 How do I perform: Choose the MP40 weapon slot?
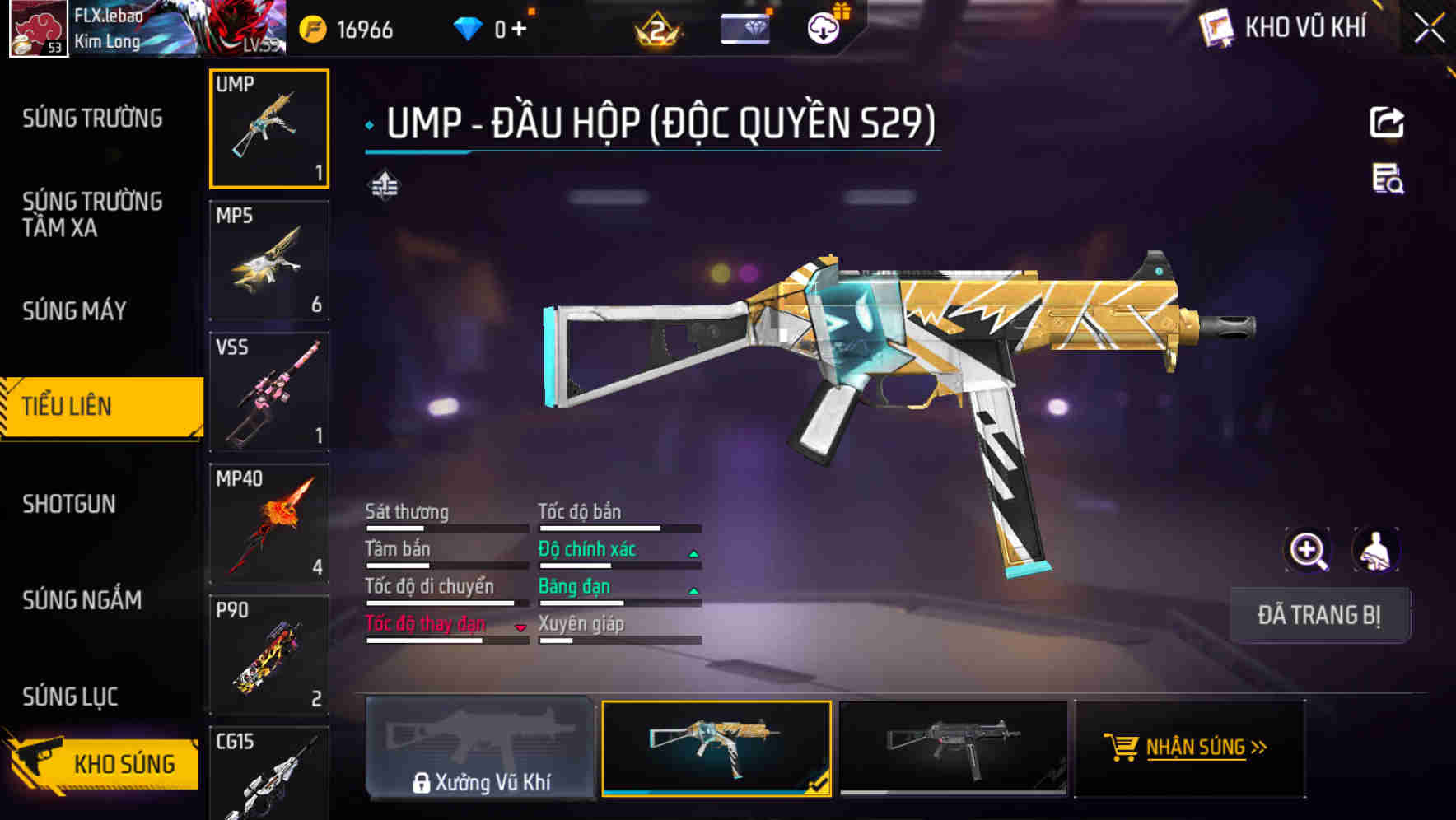click(269, 524)
